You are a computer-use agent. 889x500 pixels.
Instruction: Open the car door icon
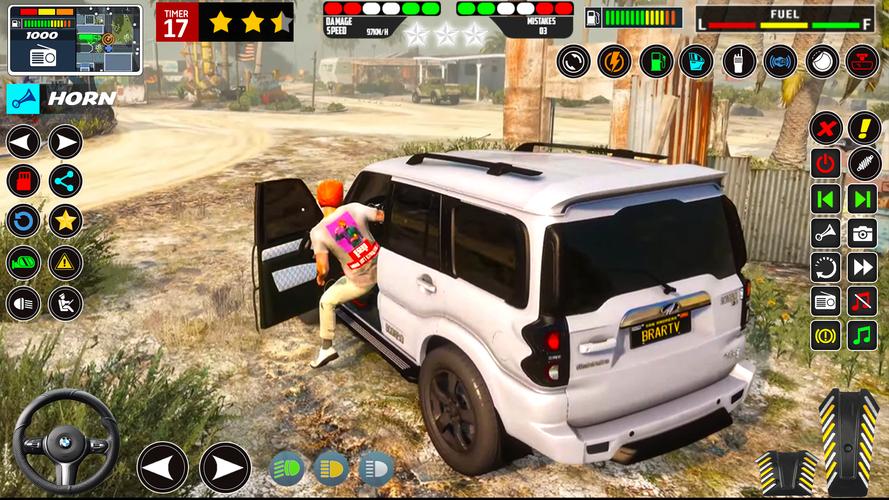[x=697, y=61]
